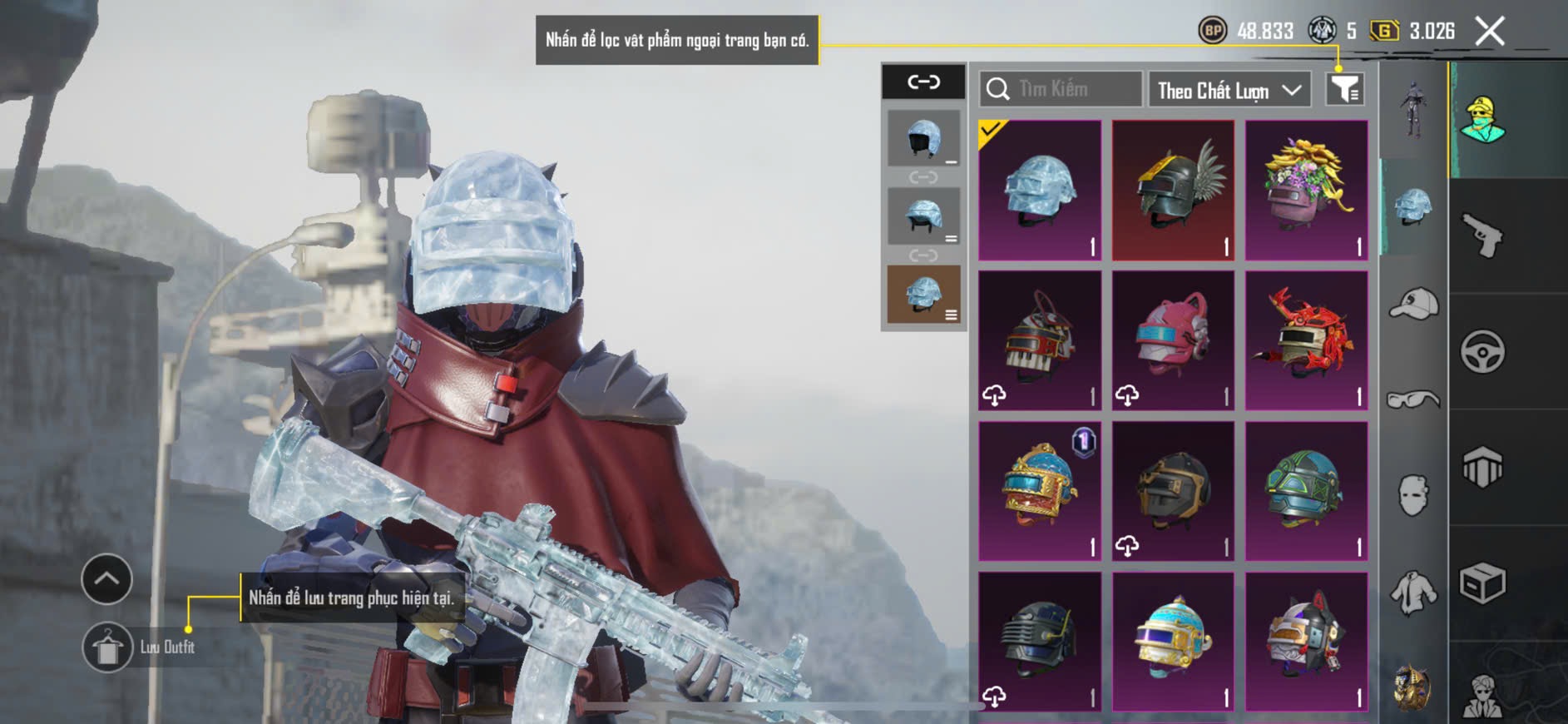
Task: Toggle the link icon above helmet levels
Action: click(x=923, y=82)
